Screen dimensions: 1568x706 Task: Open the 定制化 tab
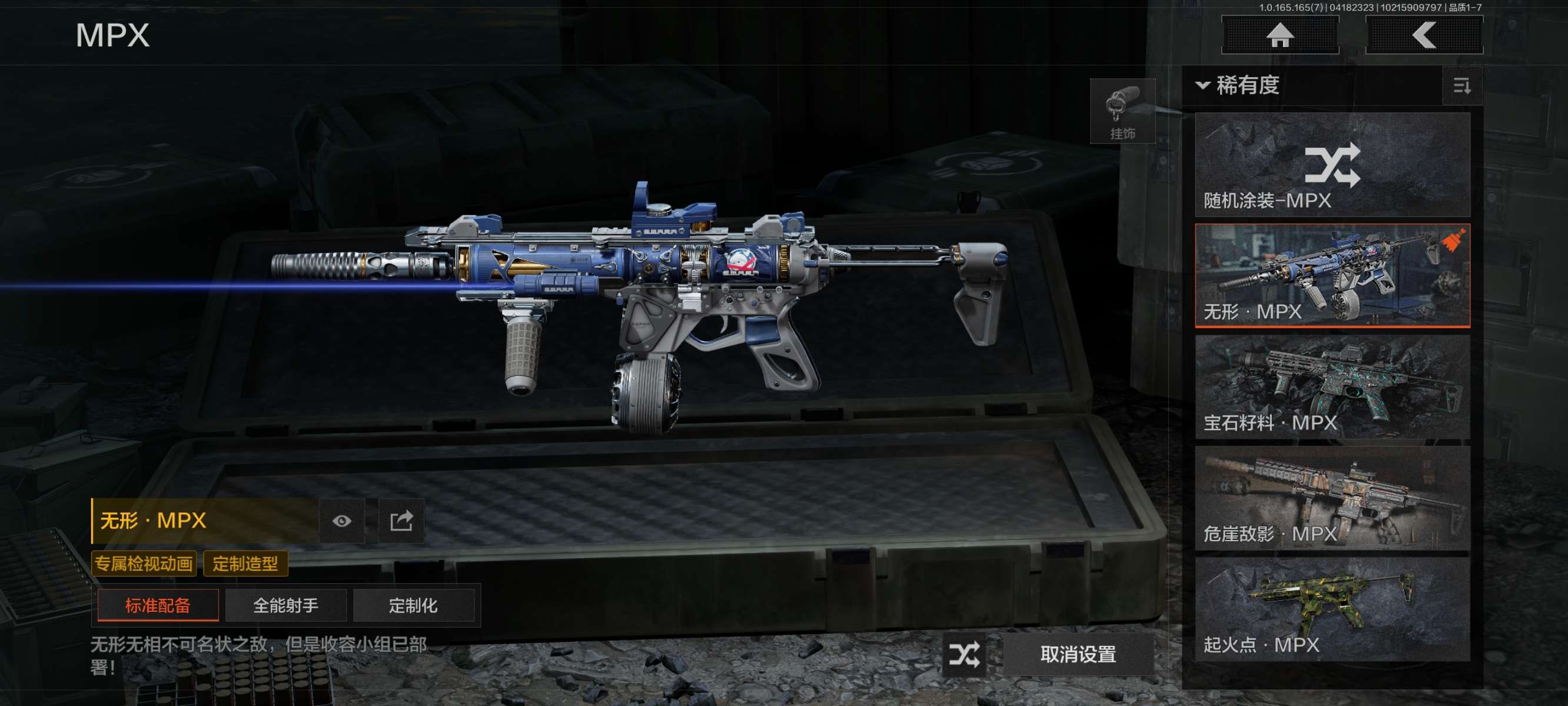point(413,605)
